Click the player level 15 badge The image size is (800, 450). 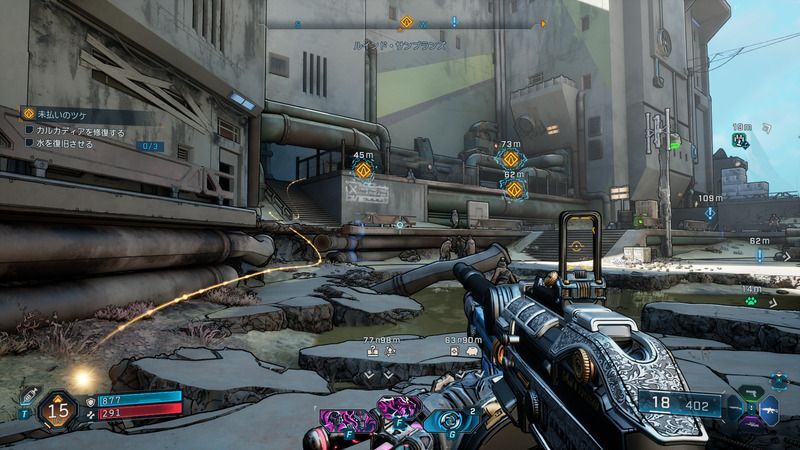tap(58, 409)
